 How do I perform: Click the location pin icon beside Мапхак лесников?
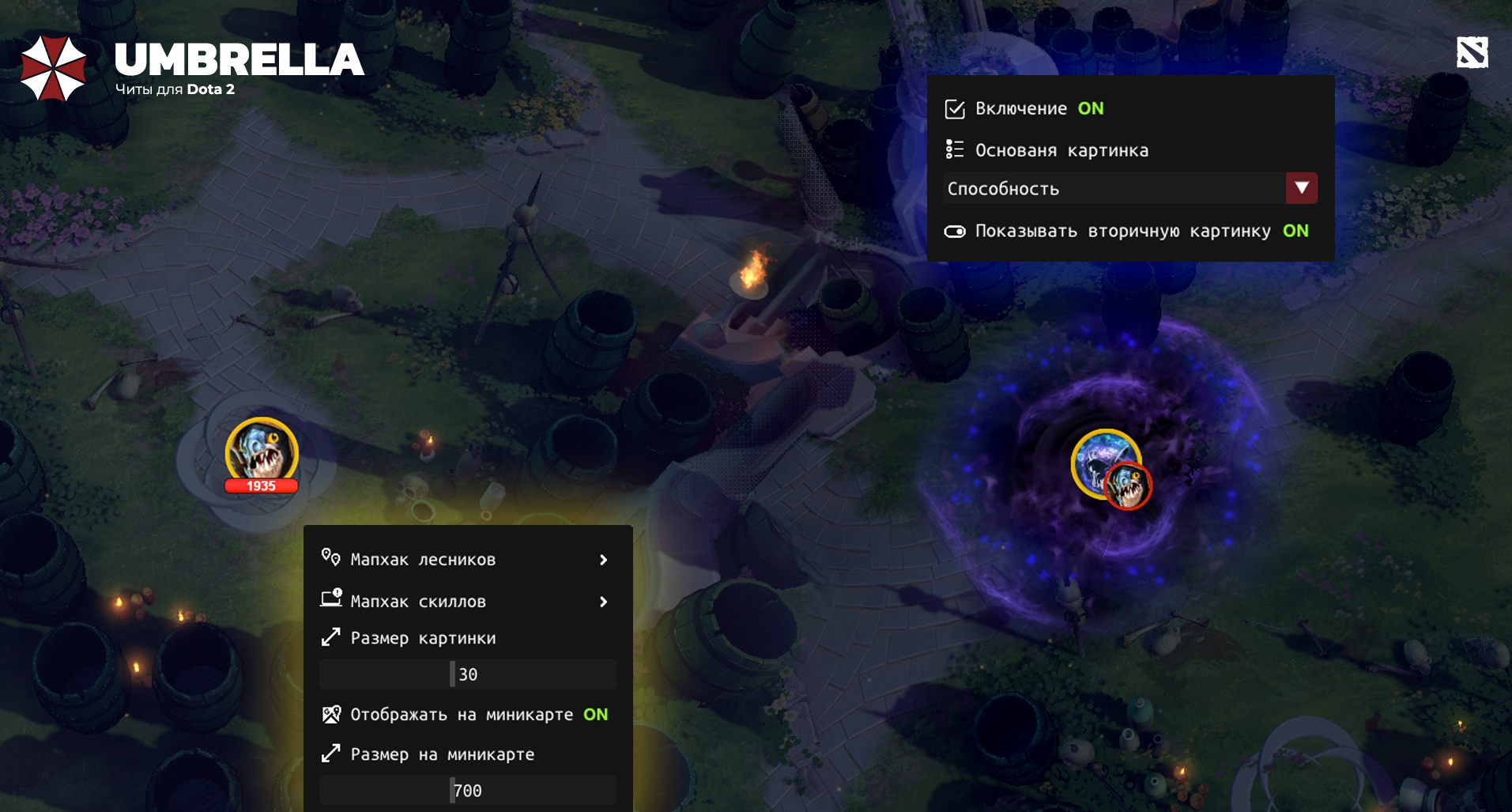click(x=330, y=560)
